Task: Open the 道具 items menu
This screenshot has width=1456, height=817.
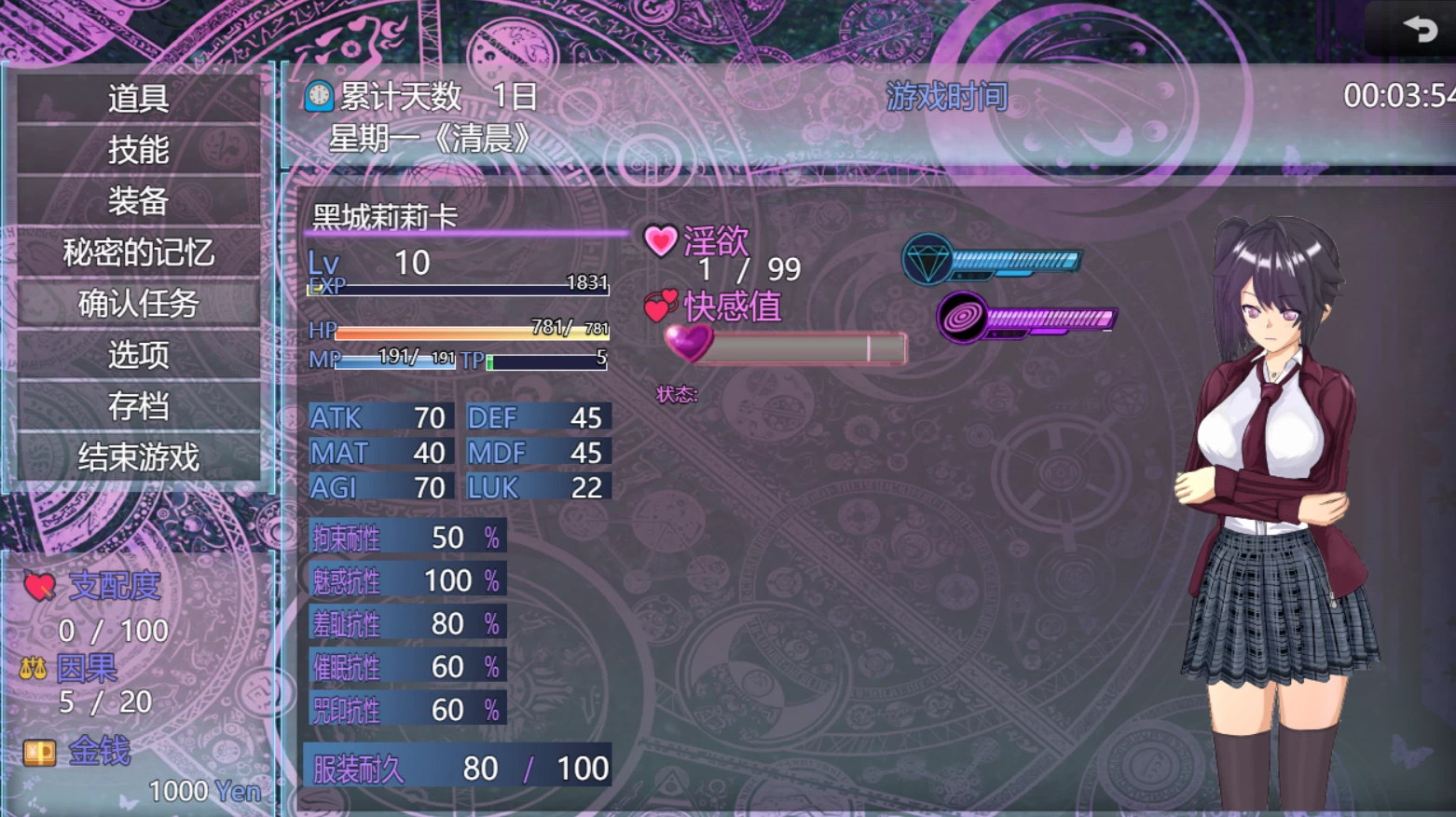Action: 138,98
